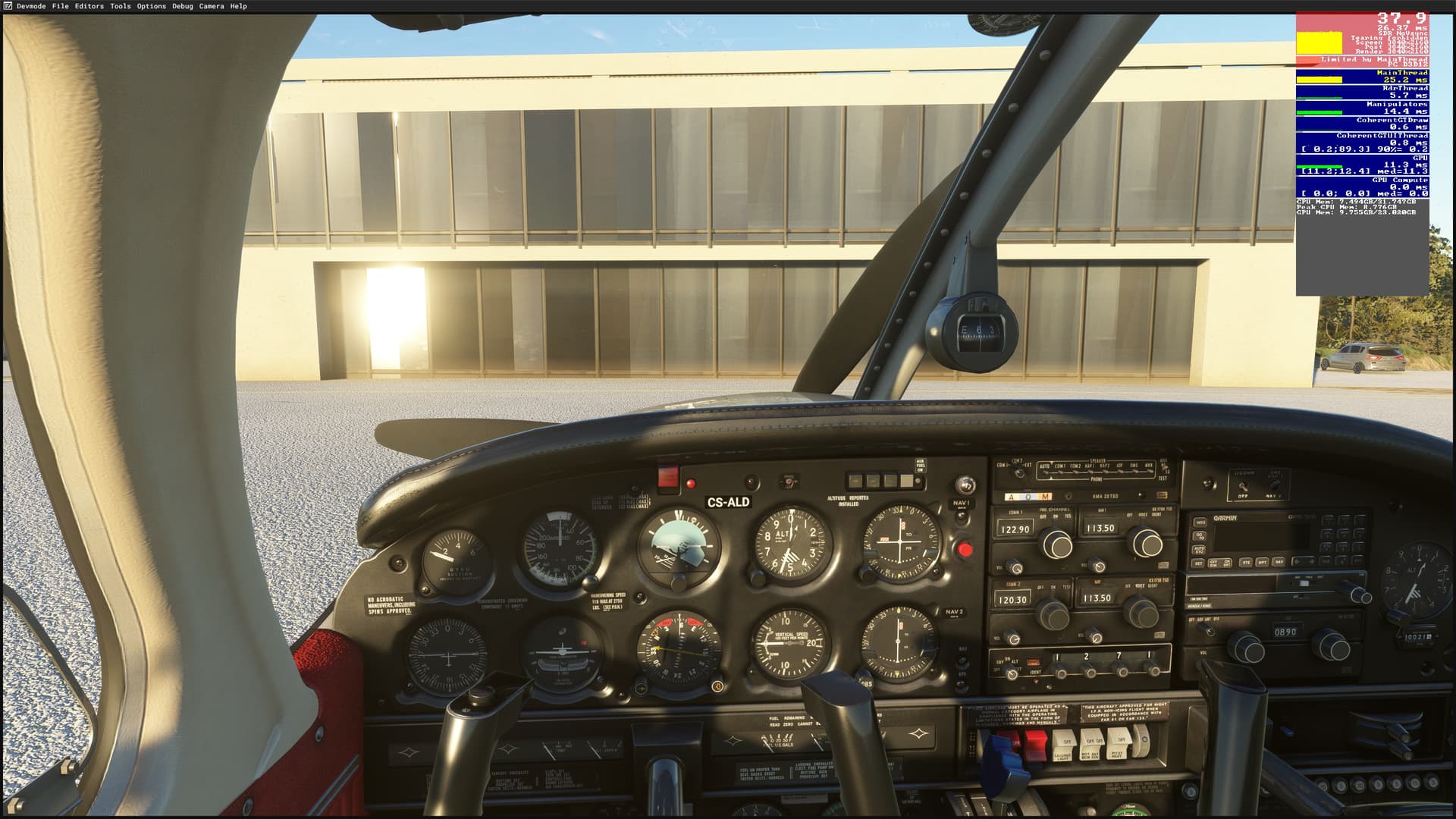This screenshot has height=819, width=1456.
Task: Select COM1 on the audio panel speaker row
Action: 1061,472
